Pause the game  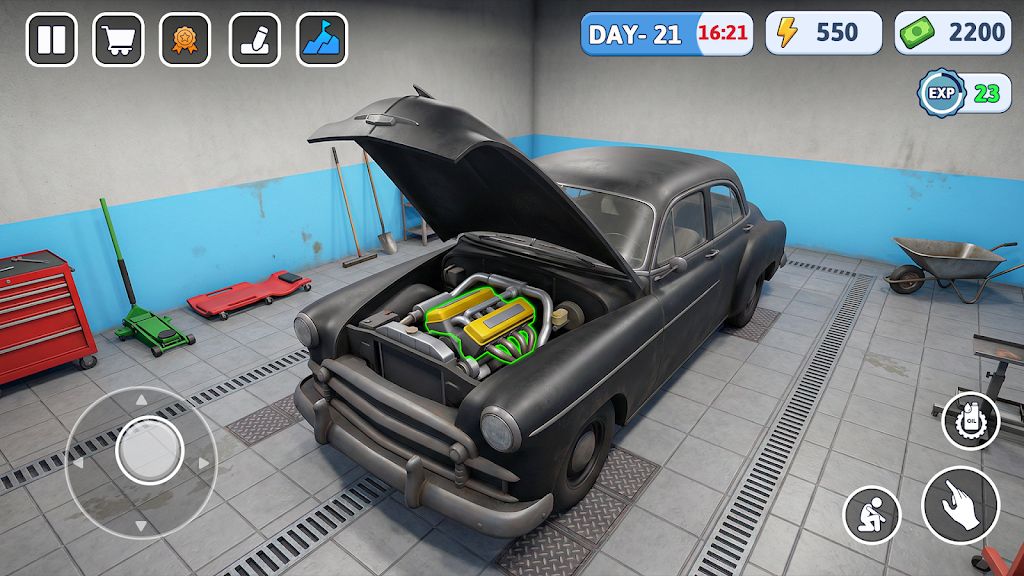click(x=51, y=40)
